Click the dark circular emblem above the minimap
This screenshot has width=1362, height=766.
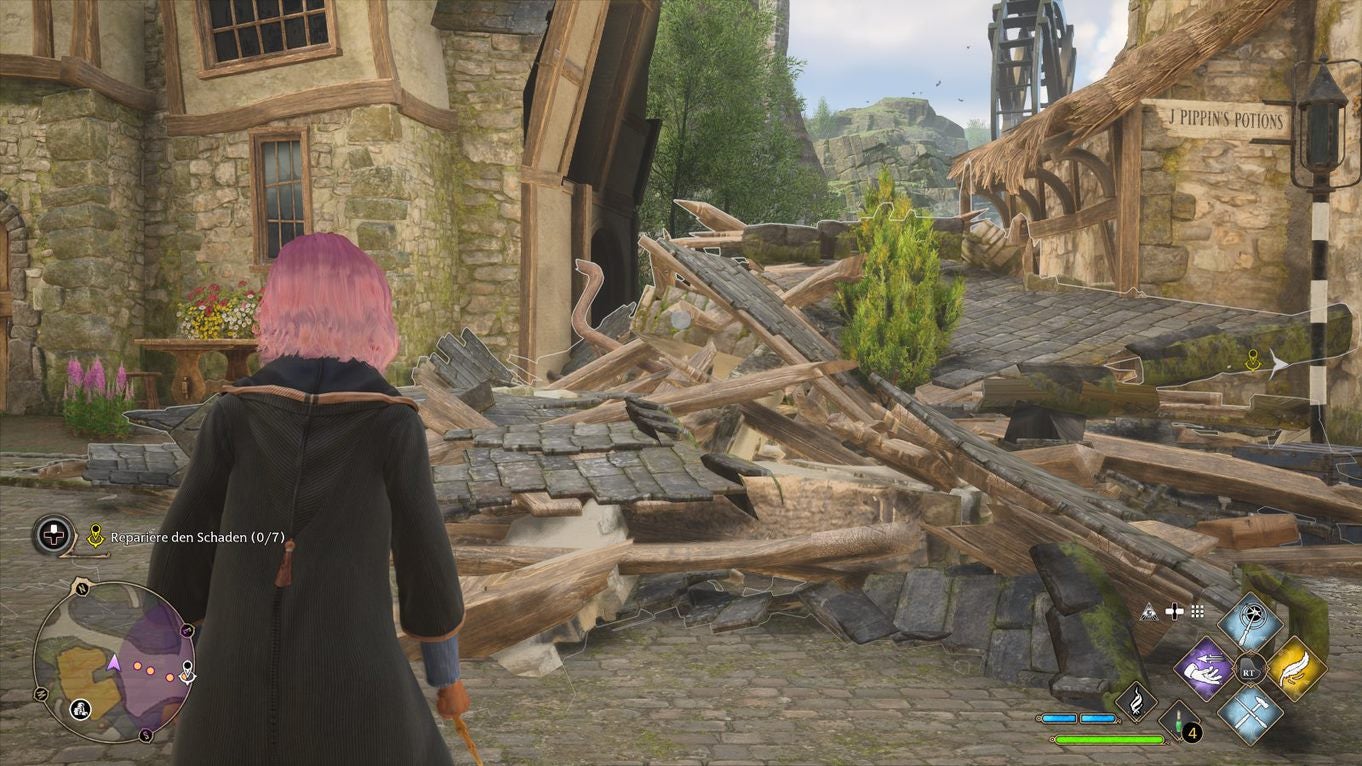(x=53, y=535)
